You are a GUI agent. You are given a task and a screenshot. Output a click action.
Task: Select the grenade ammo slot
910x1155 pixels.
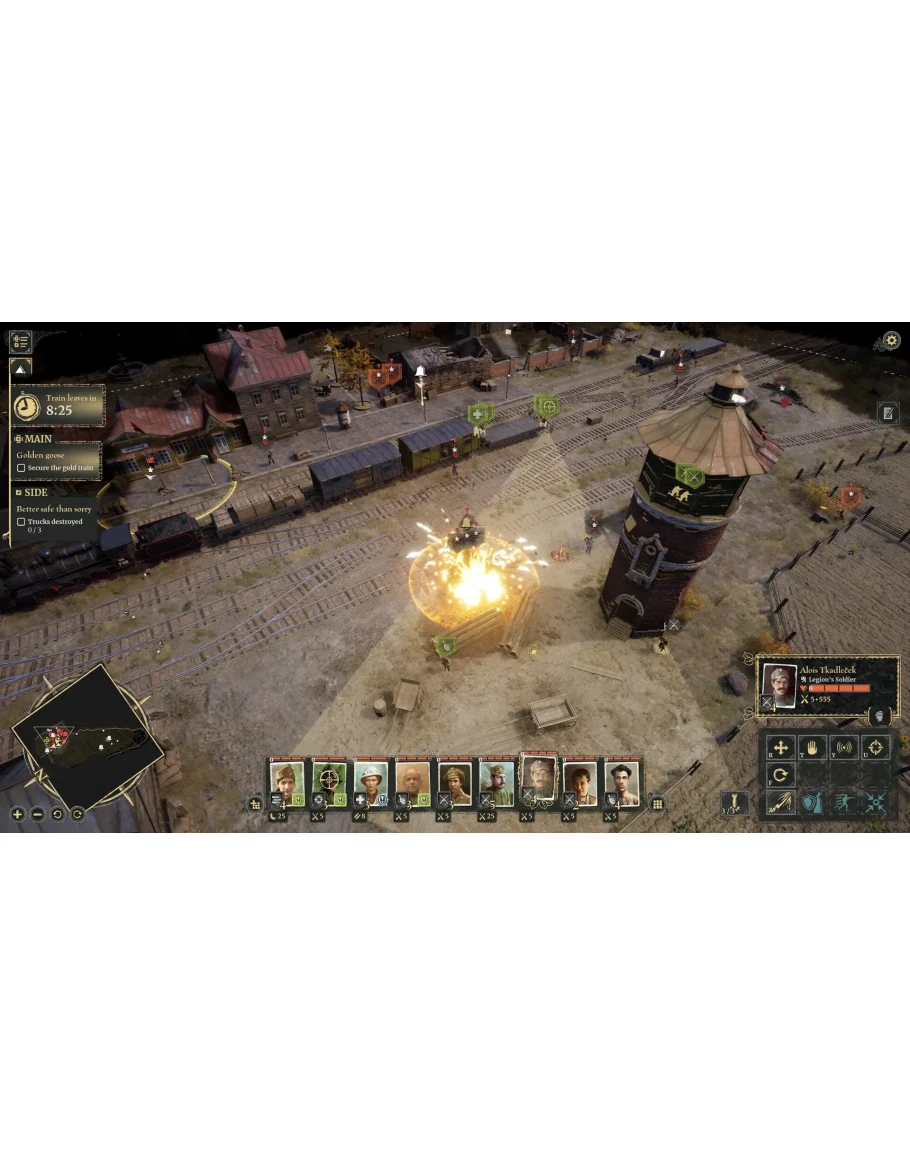coord(734,802)
